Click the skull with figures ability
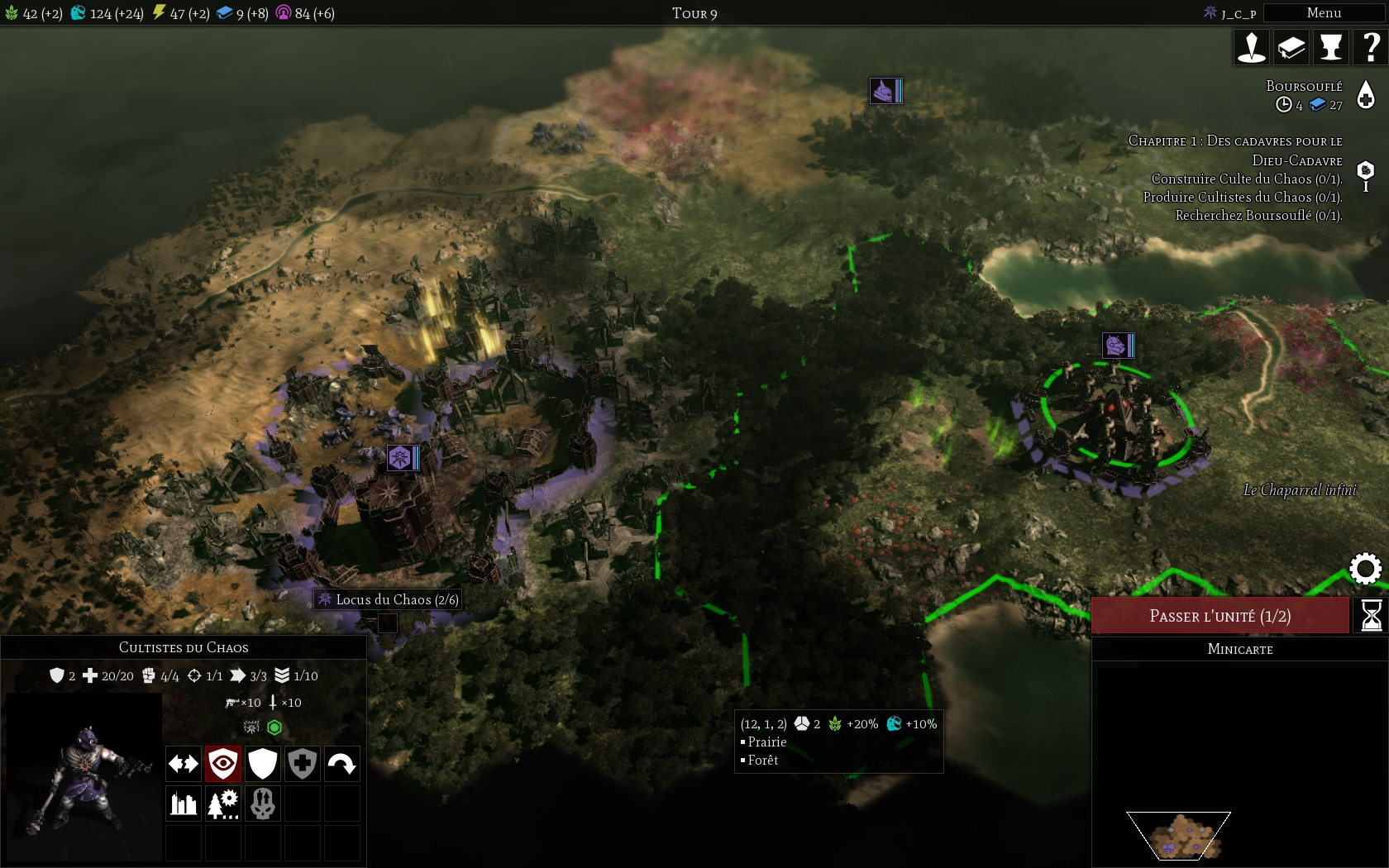Viewport: 1389px width, 868px height. click(x=263, y=804)
